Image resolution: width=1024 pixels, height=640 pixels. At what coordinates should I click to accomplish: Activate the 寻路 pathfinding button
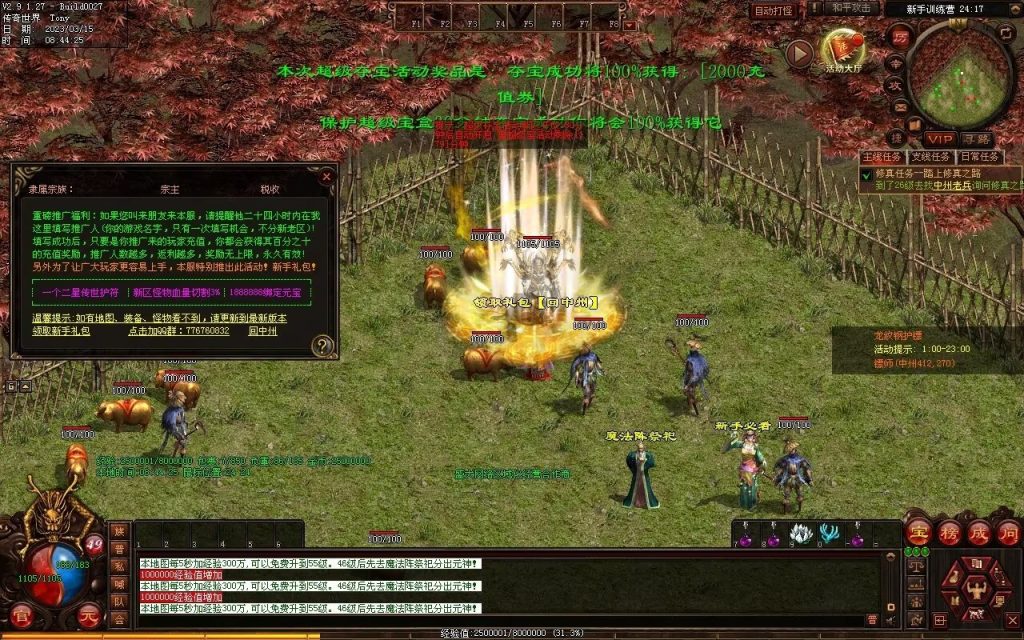[976, 139]
